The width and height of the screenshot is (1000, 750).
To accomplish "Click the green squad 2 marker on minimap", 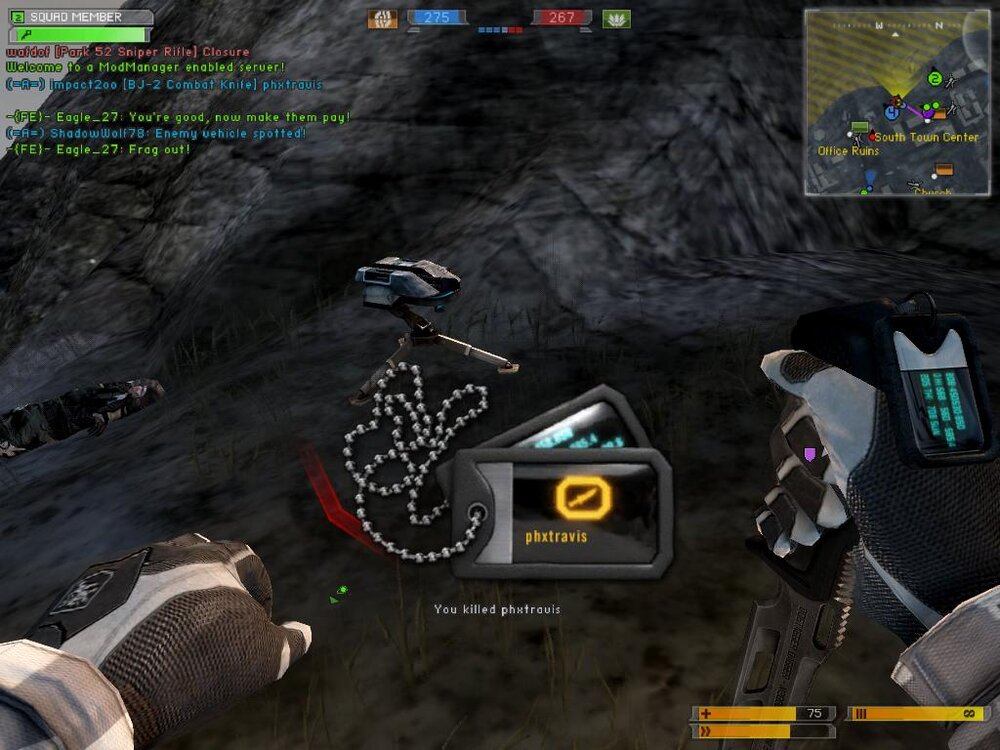I will (x=934, y=79).
